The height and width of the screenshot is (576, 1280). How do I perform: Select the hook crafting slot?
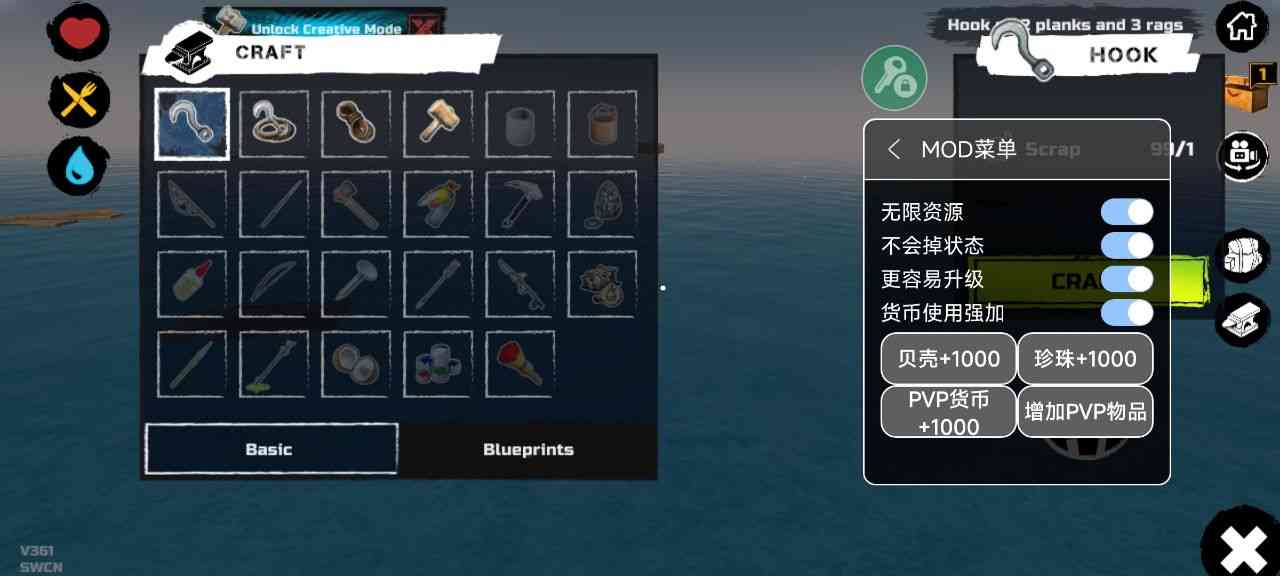pyautogui.click(x=192, y=124)
